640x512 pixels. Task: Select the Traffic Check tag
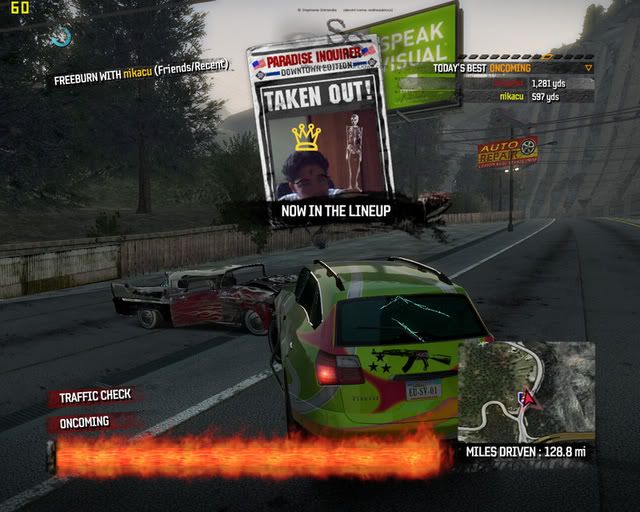point(95,396)
